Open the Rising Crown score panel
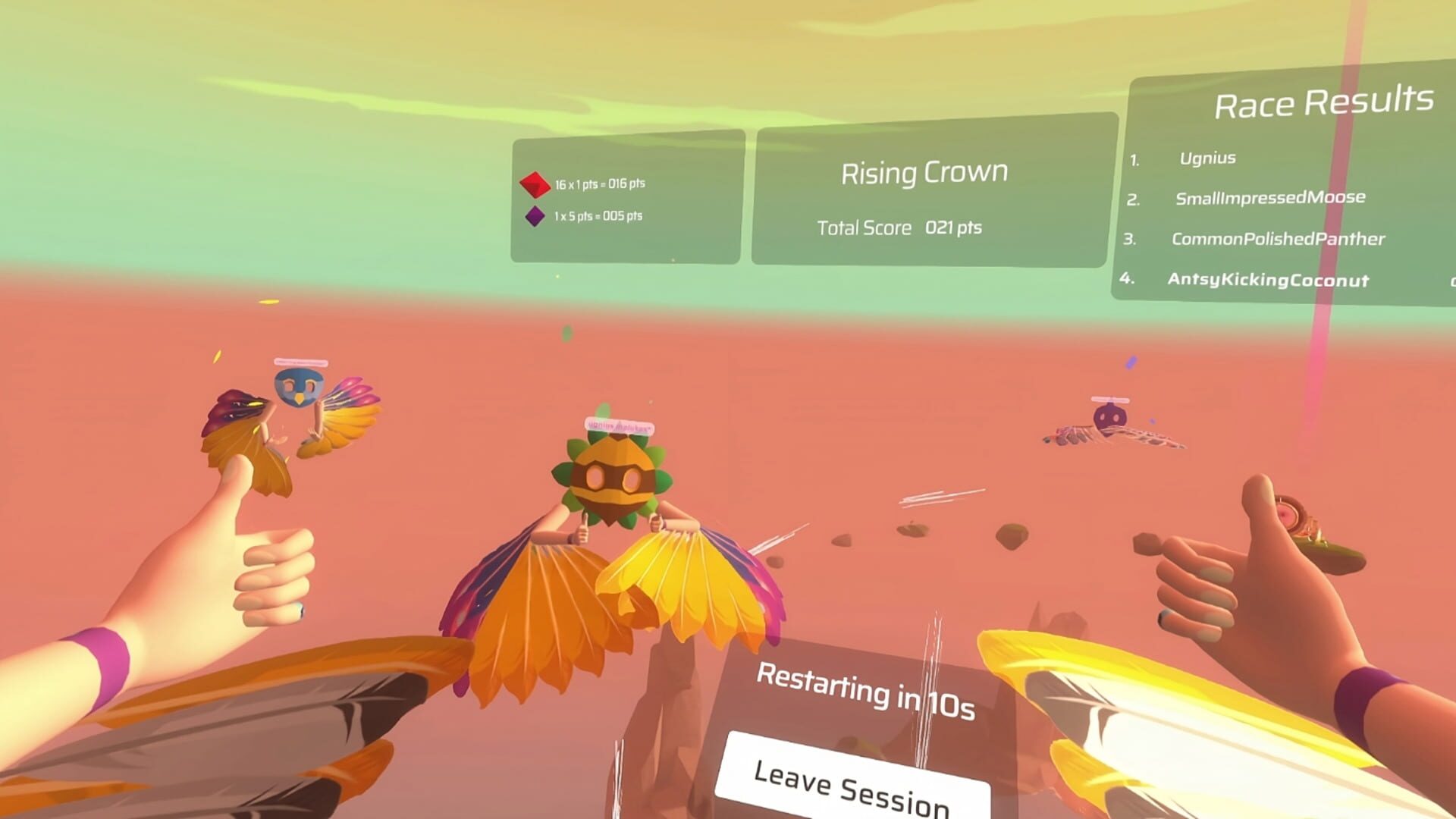 [x=924, y=172]
